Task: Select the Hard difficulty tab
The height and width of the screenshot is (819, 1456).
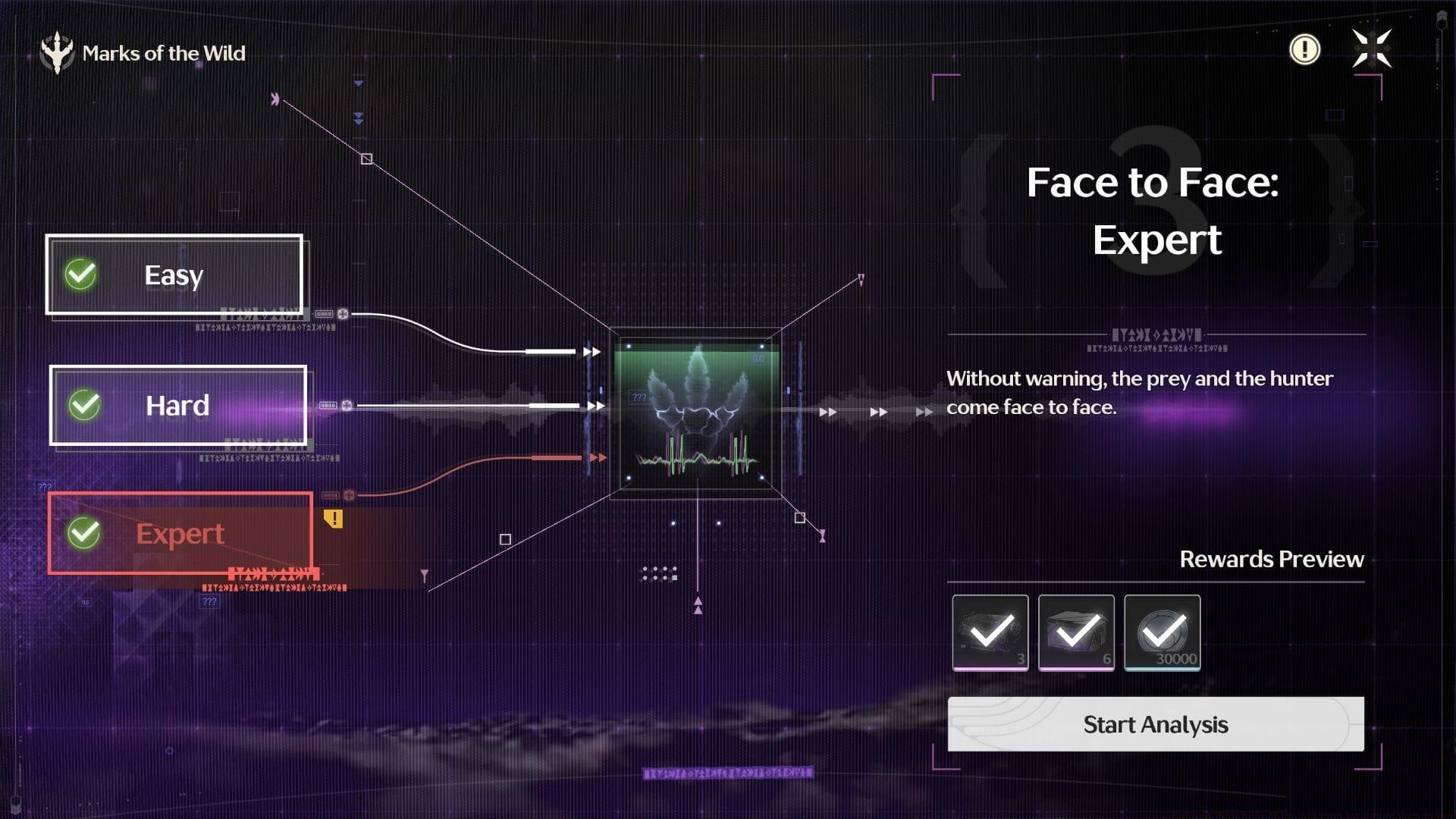Action: 177,406
